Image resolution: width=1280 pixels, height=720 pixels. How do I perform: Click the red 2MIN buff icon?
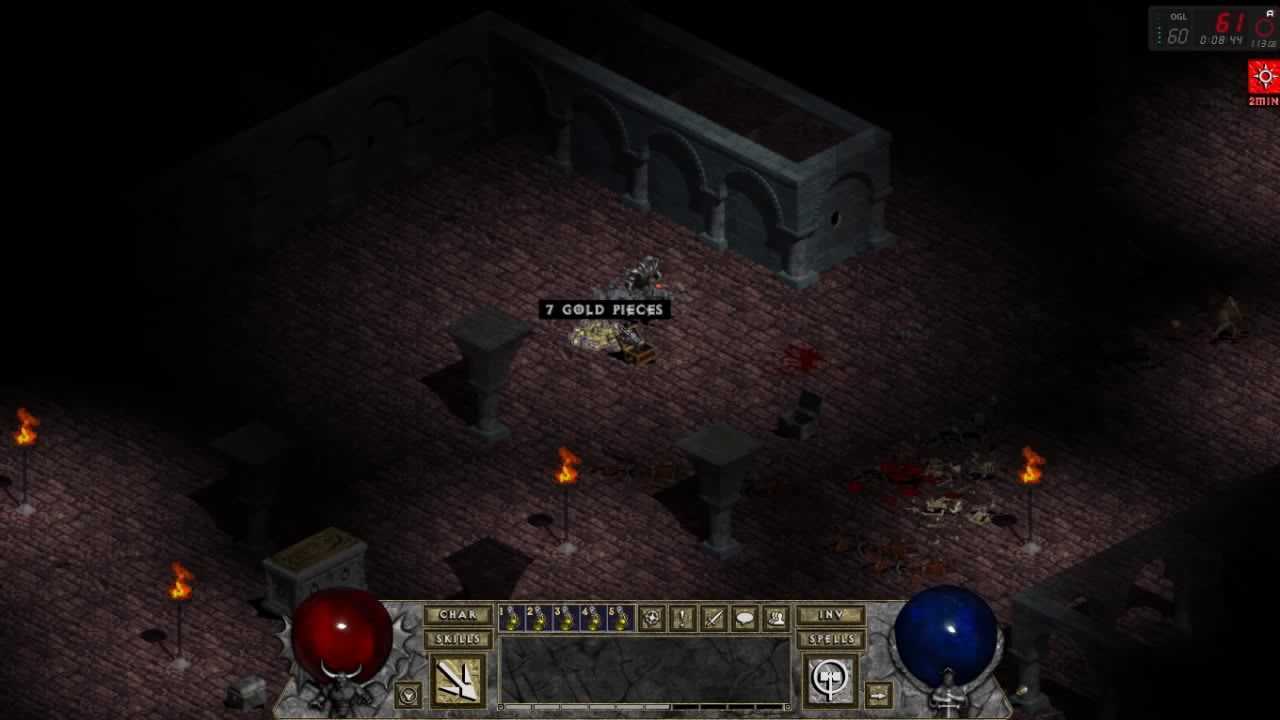coord(1264,78)
